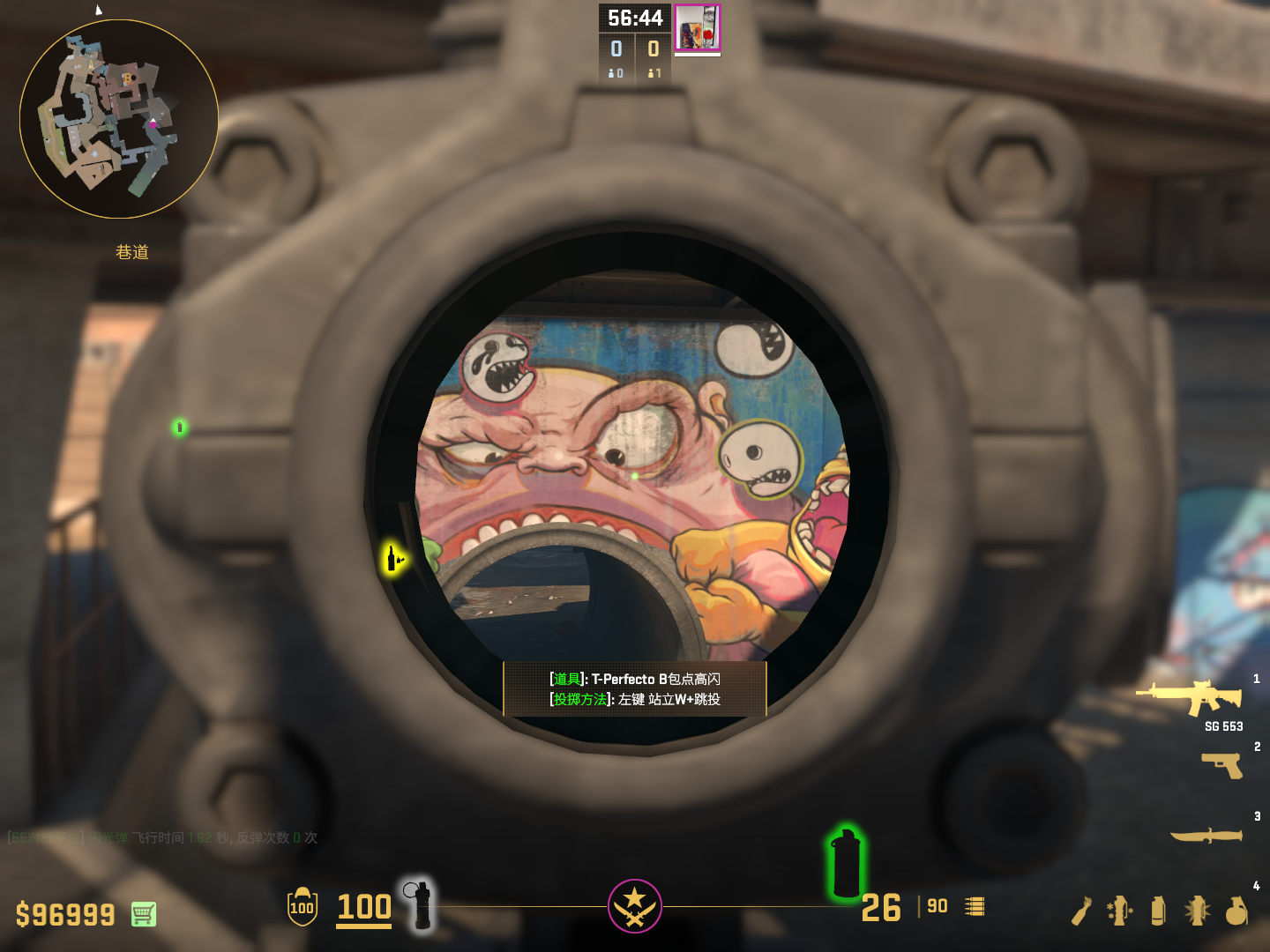1270x952 pixels.
Task: Pick the smoke grenade icon
Action: pos(1158,911)
